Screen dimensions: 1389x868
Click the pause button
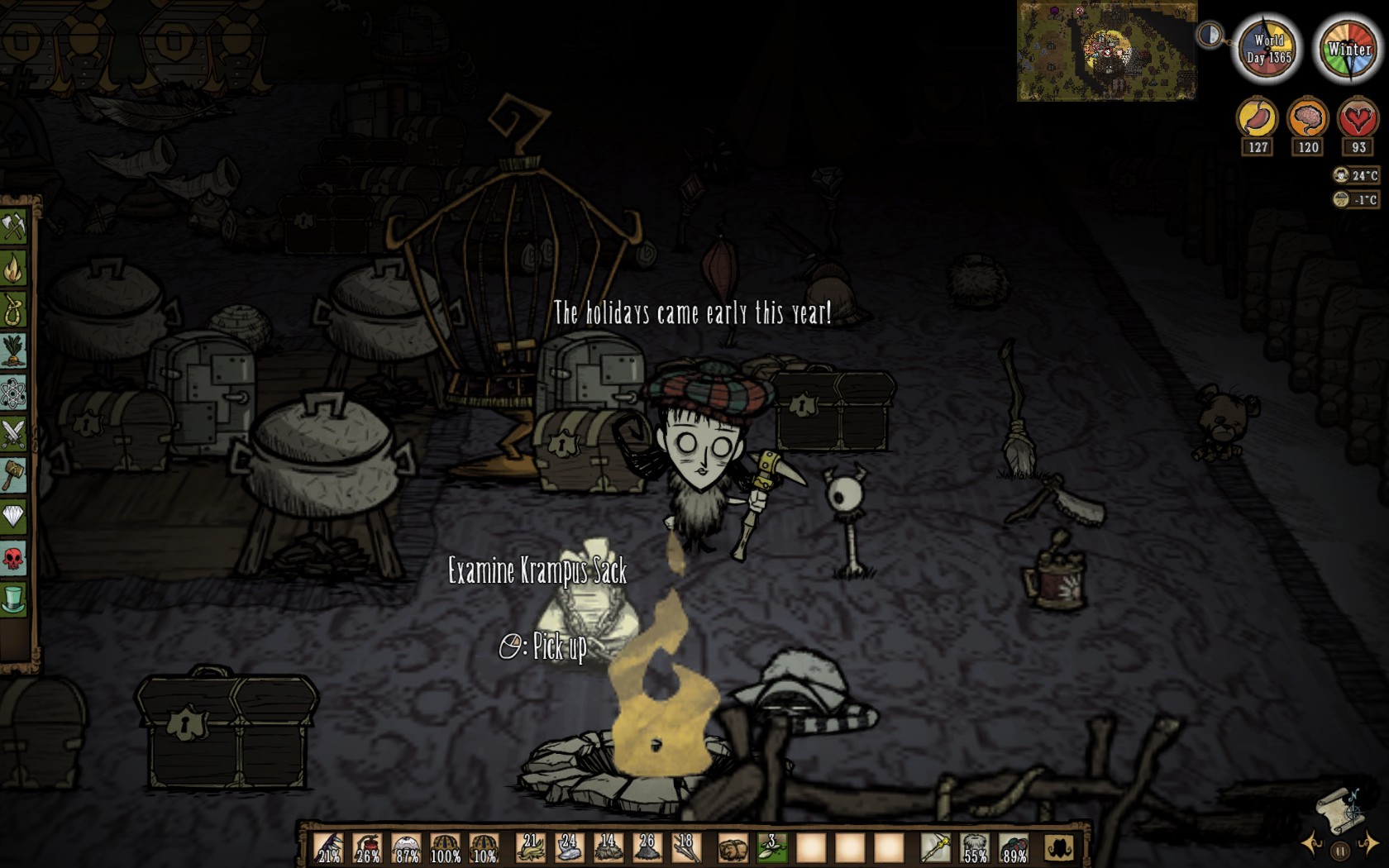click(x=1340, y=851)
